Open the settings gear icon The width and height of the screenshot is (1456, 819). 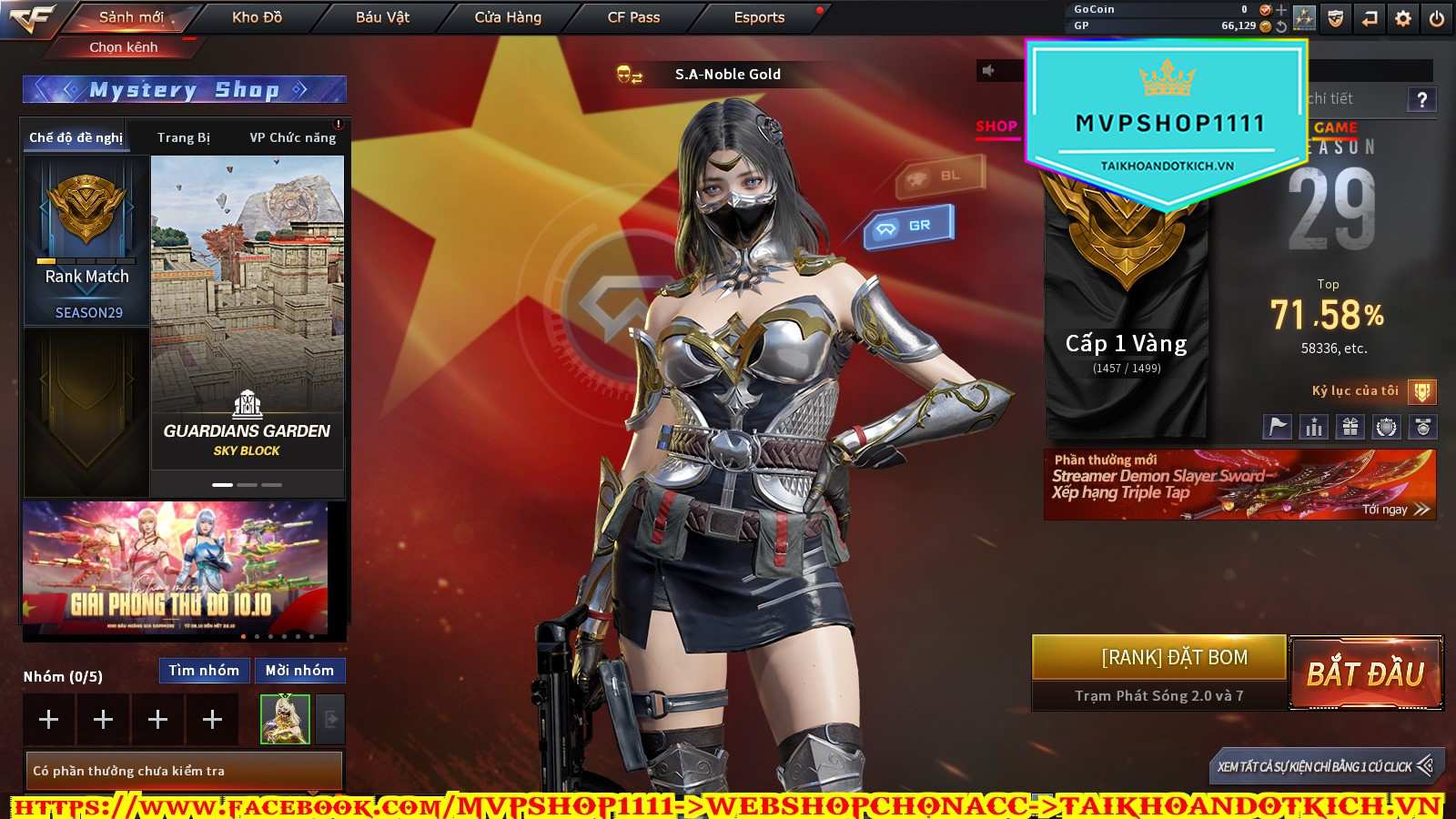click(x=1403, y=18)
